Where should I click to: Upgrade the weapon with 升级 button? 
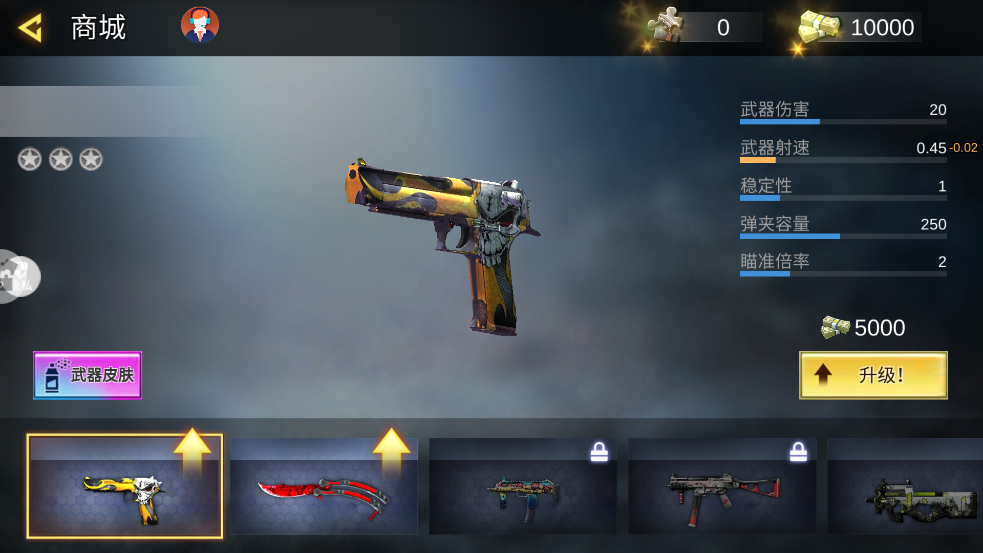point(873,375)
